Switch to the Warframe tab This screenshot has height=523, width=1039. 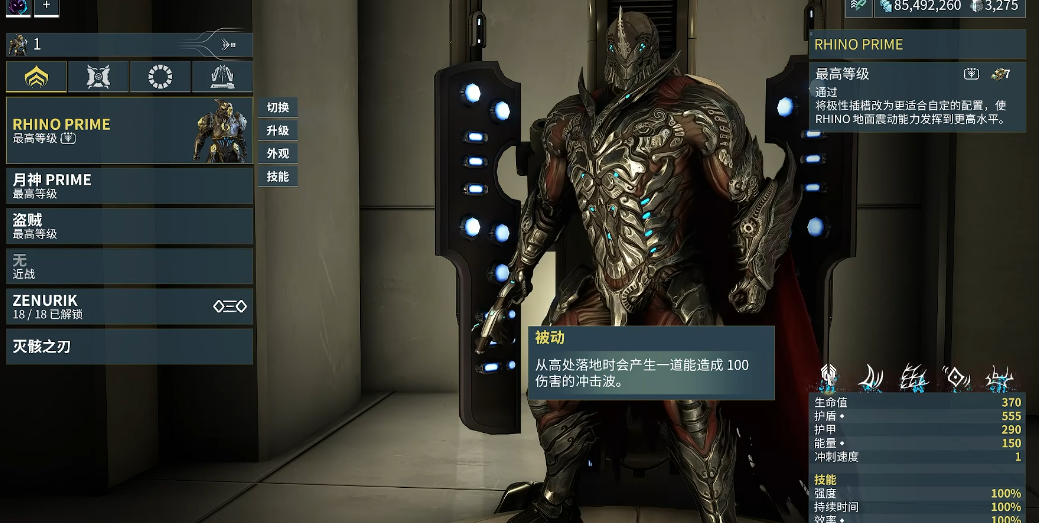click(37, 77)
